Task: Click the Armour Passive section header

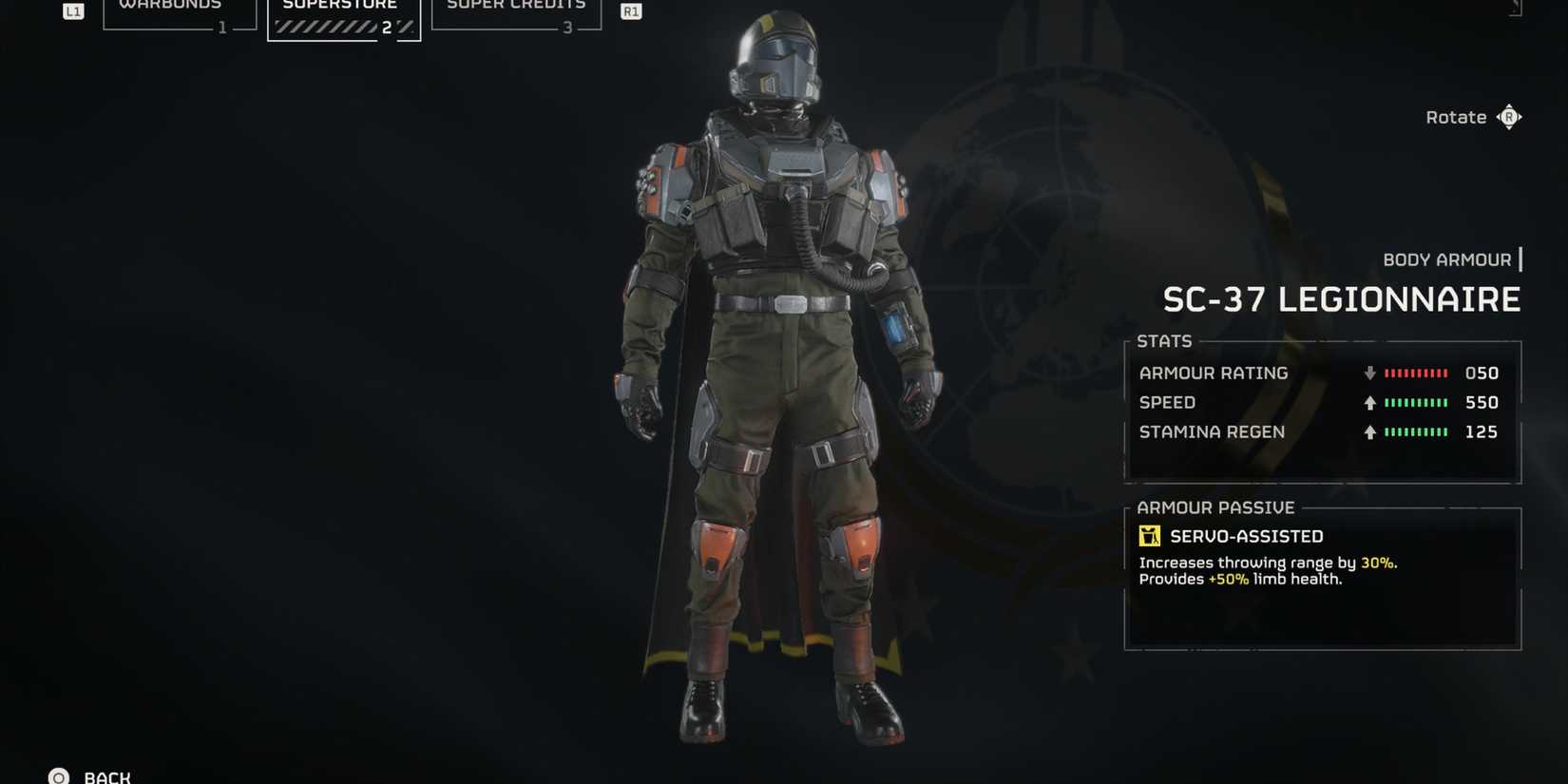Action: [1216, 507]
